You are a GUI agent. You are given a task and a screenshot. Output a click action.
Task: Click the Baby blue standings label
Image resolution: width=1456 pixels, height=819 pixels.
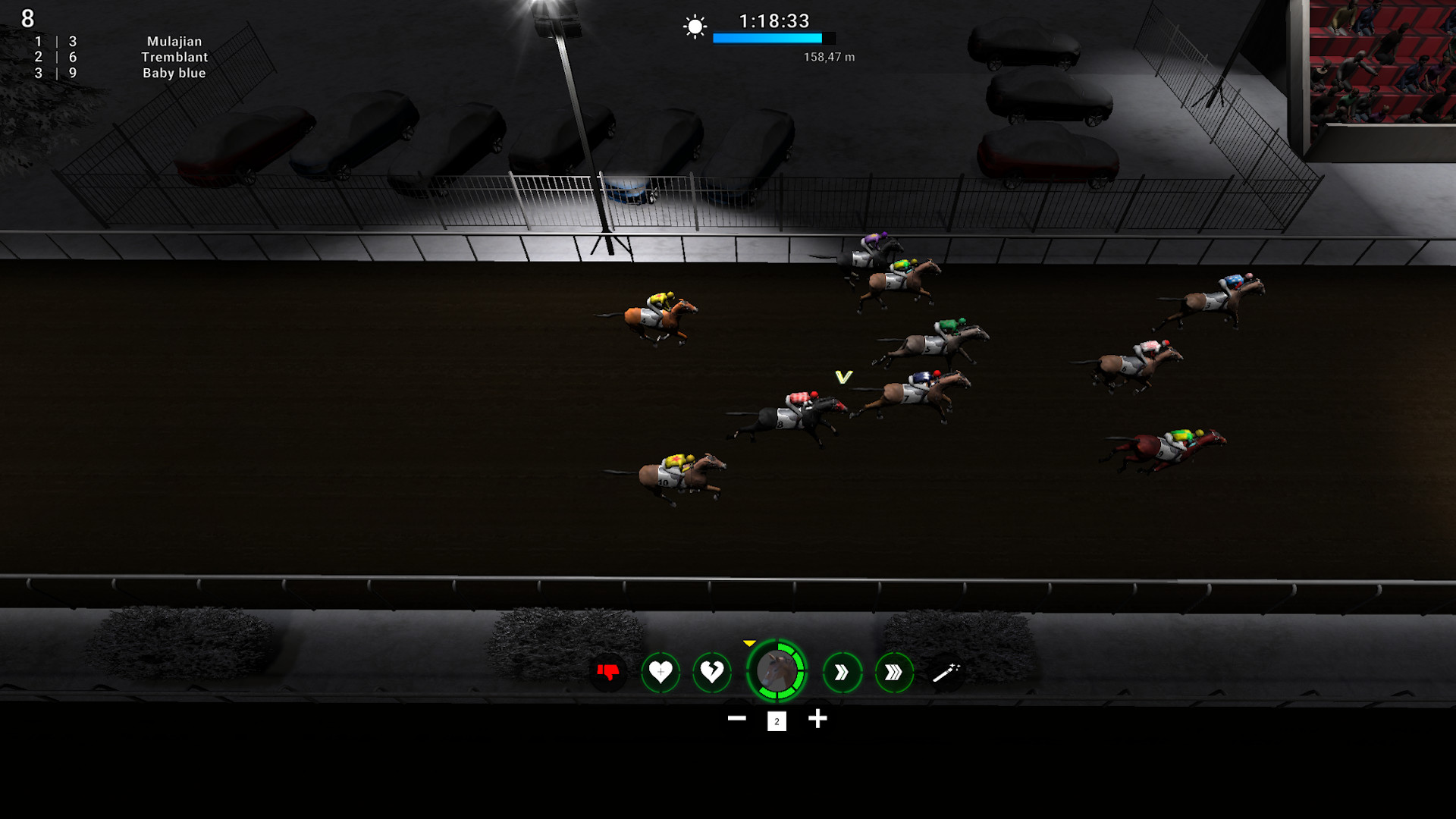click(174, 73)
